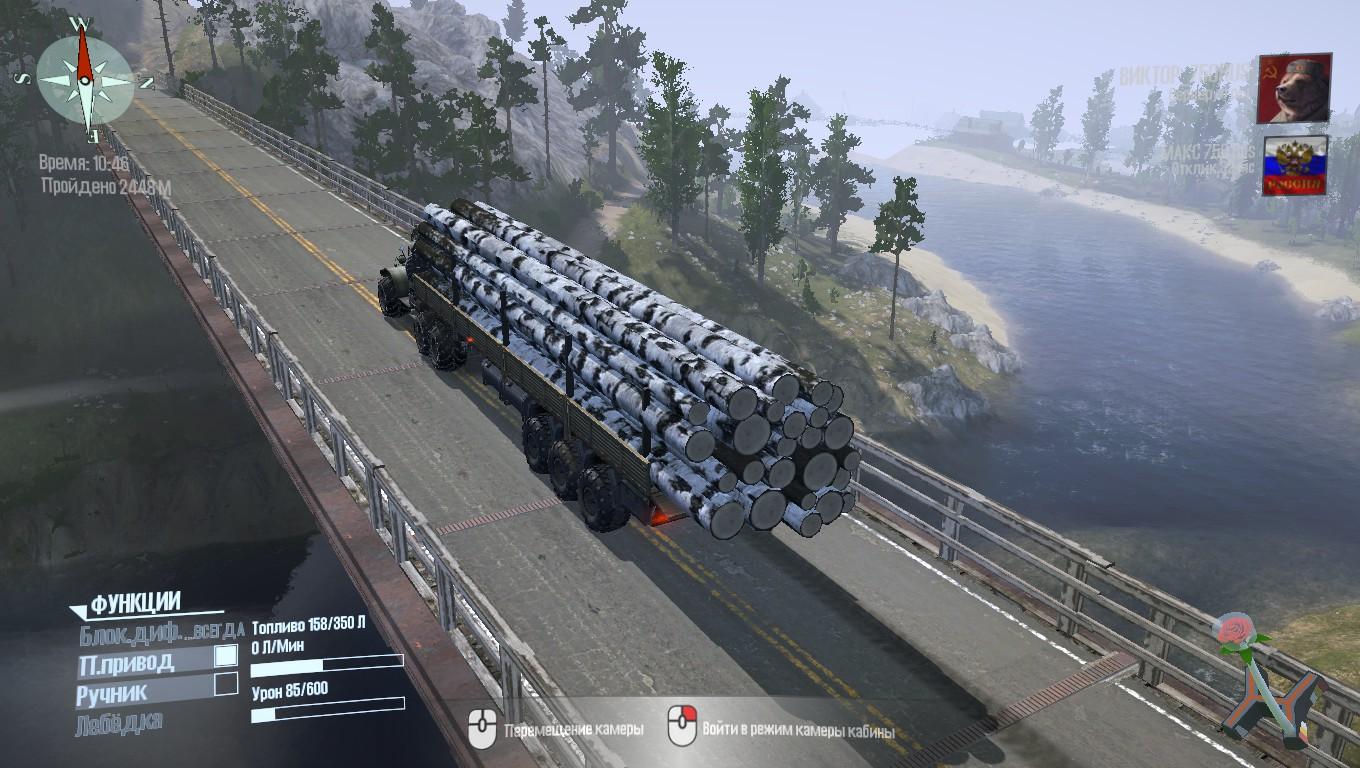Toggle the Ручник handbrake checkbox

click(x=227, y=685)
